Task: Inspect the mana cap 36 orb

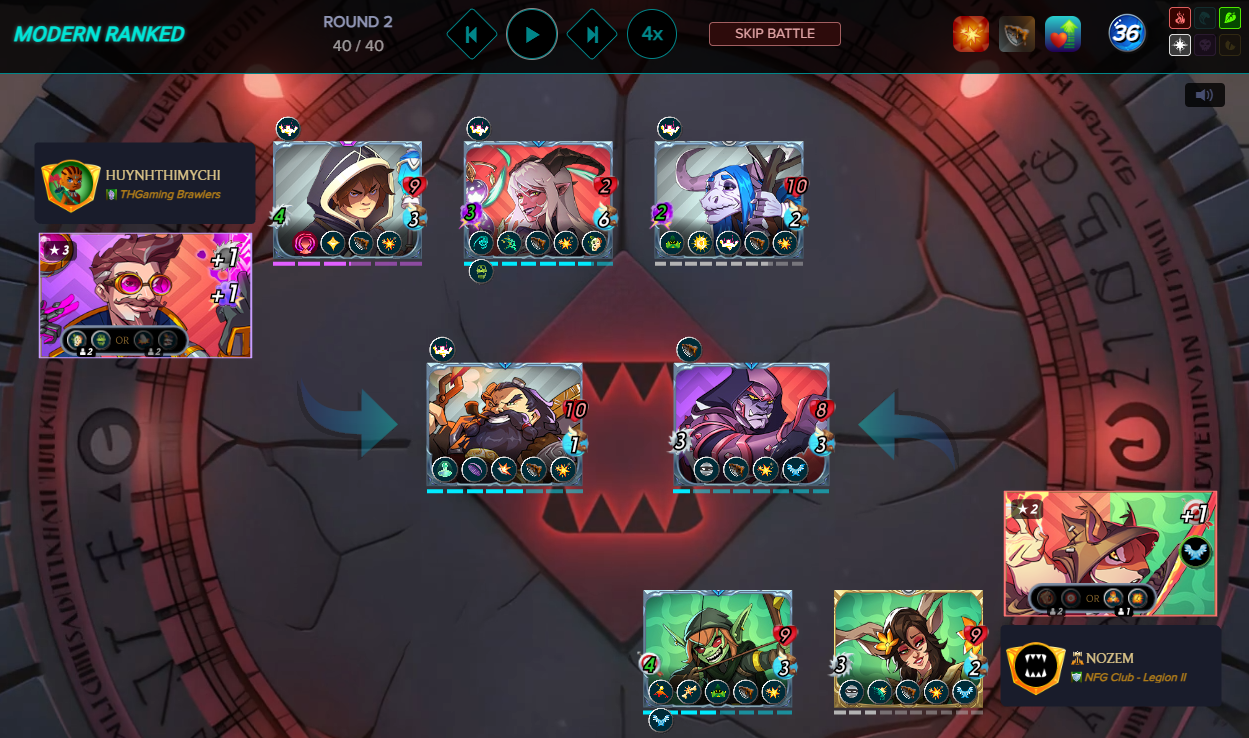Action: point(1126,34)
